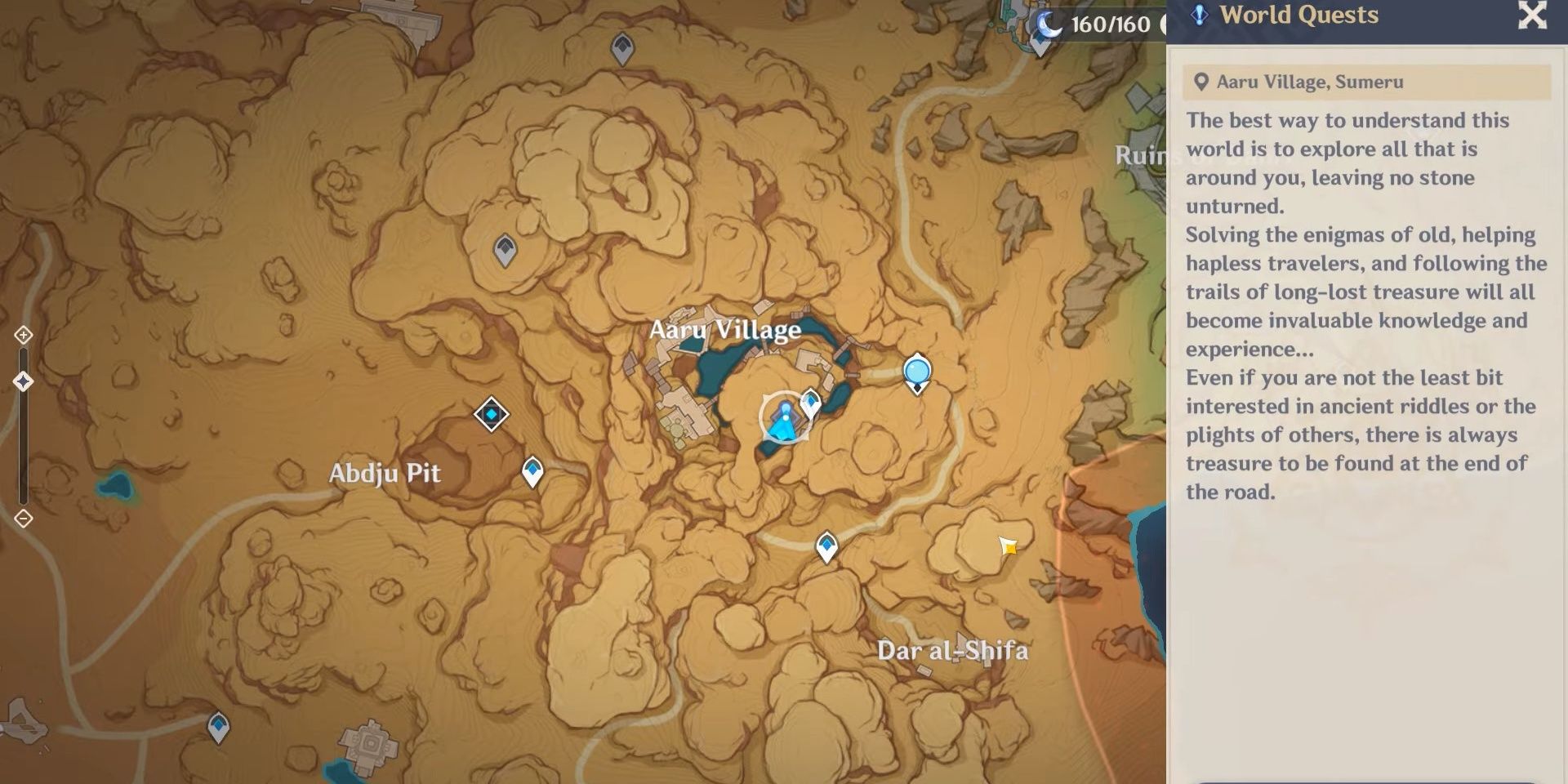Open the Aaru Village, Sumeru quest location banner
1568x784 pixels.
point(1365,81)
